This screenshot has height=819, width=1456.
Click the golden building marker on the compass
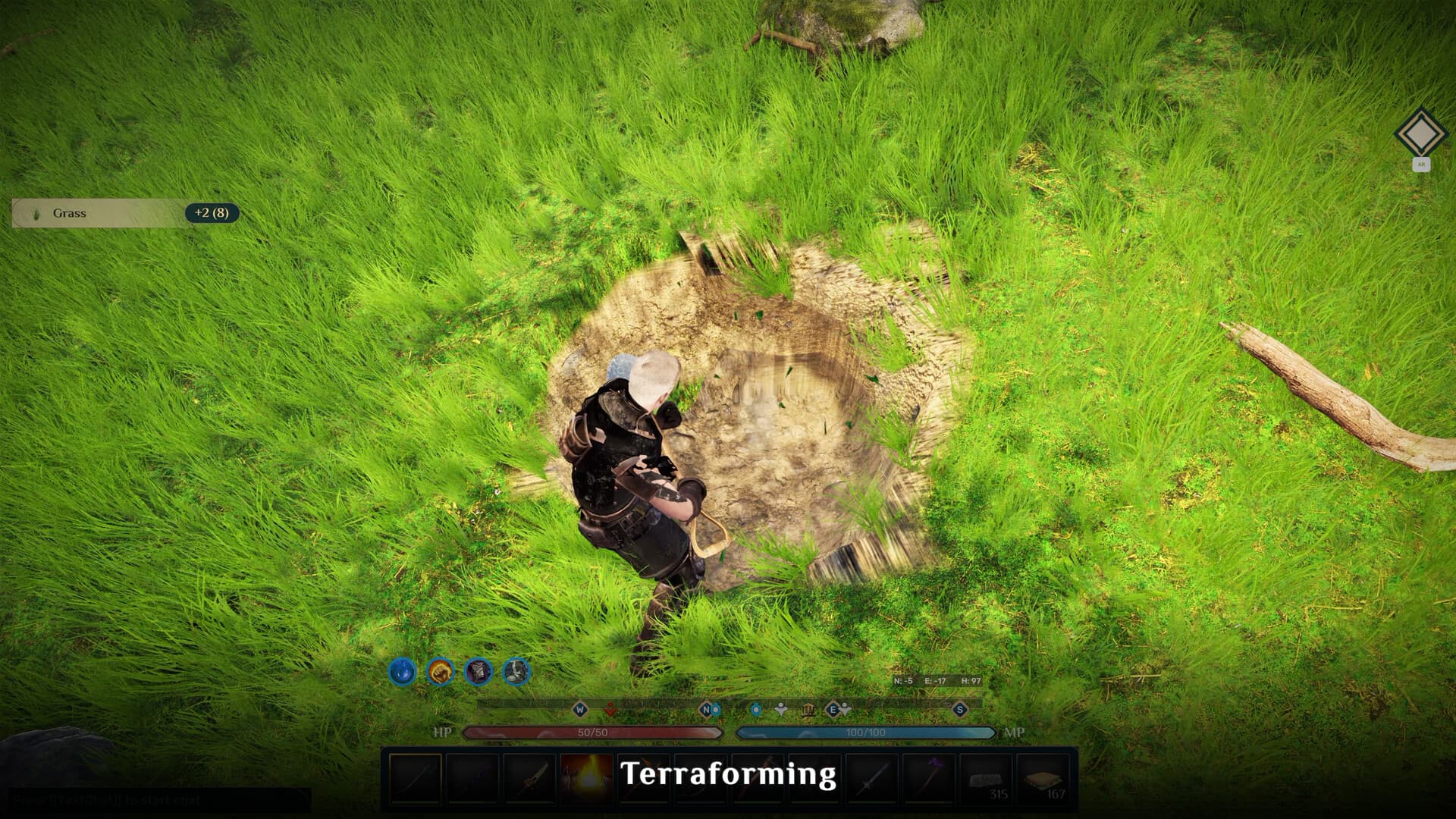point(808,710)
